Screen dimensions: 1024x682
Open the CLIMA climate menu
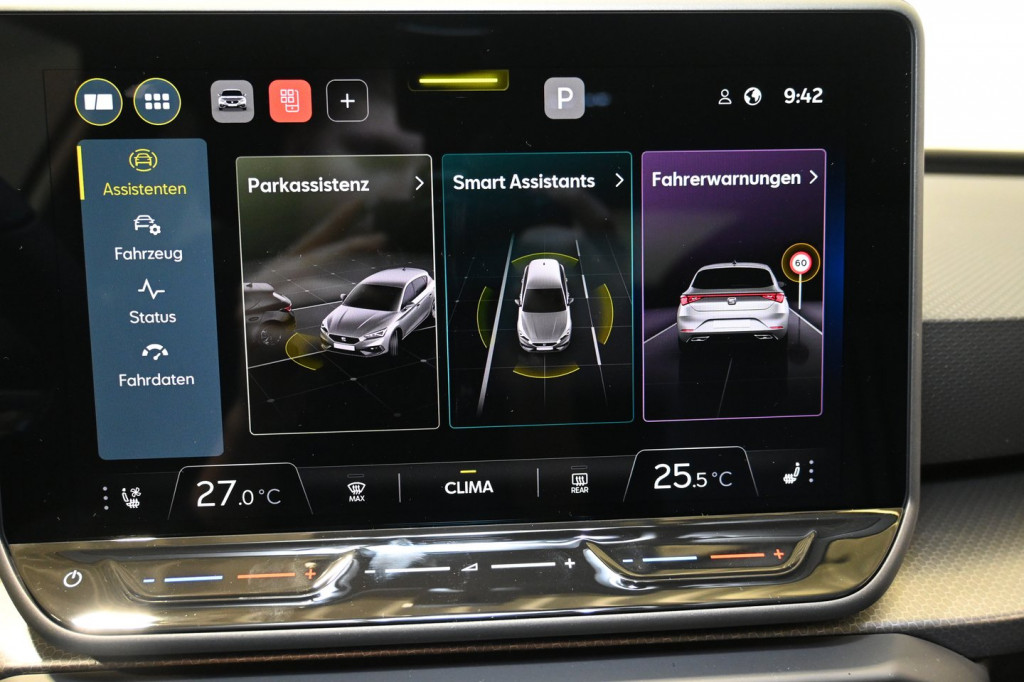click(469, 486)
